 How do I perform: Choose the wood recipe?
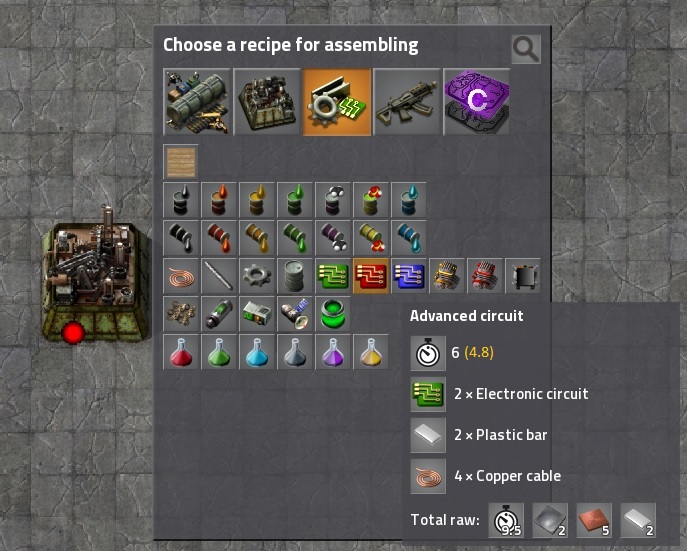[x=181, y=162]
